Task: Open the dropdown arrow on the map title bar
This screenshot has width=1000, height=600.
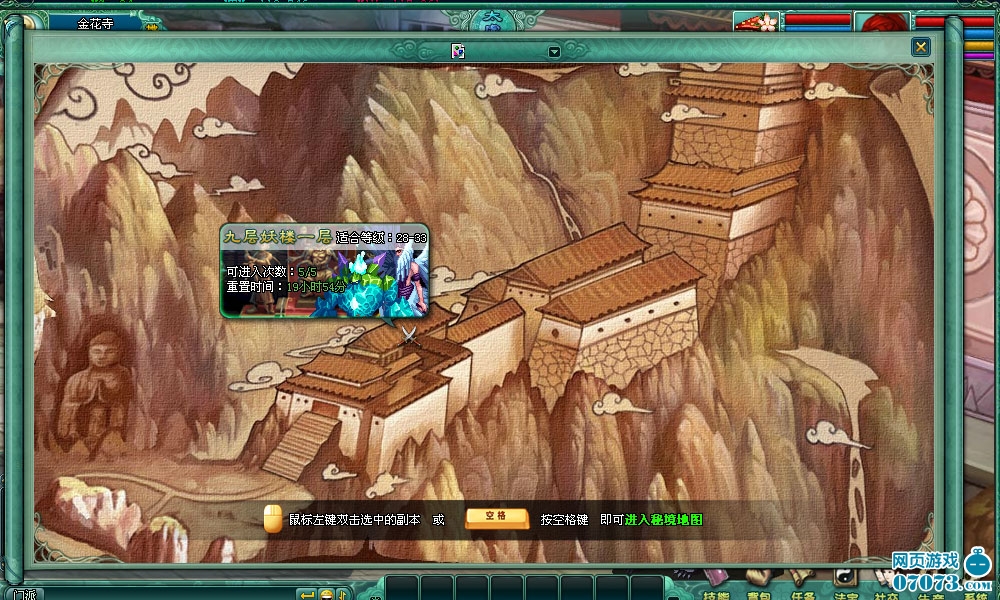Action: click(x=554, y=51)
